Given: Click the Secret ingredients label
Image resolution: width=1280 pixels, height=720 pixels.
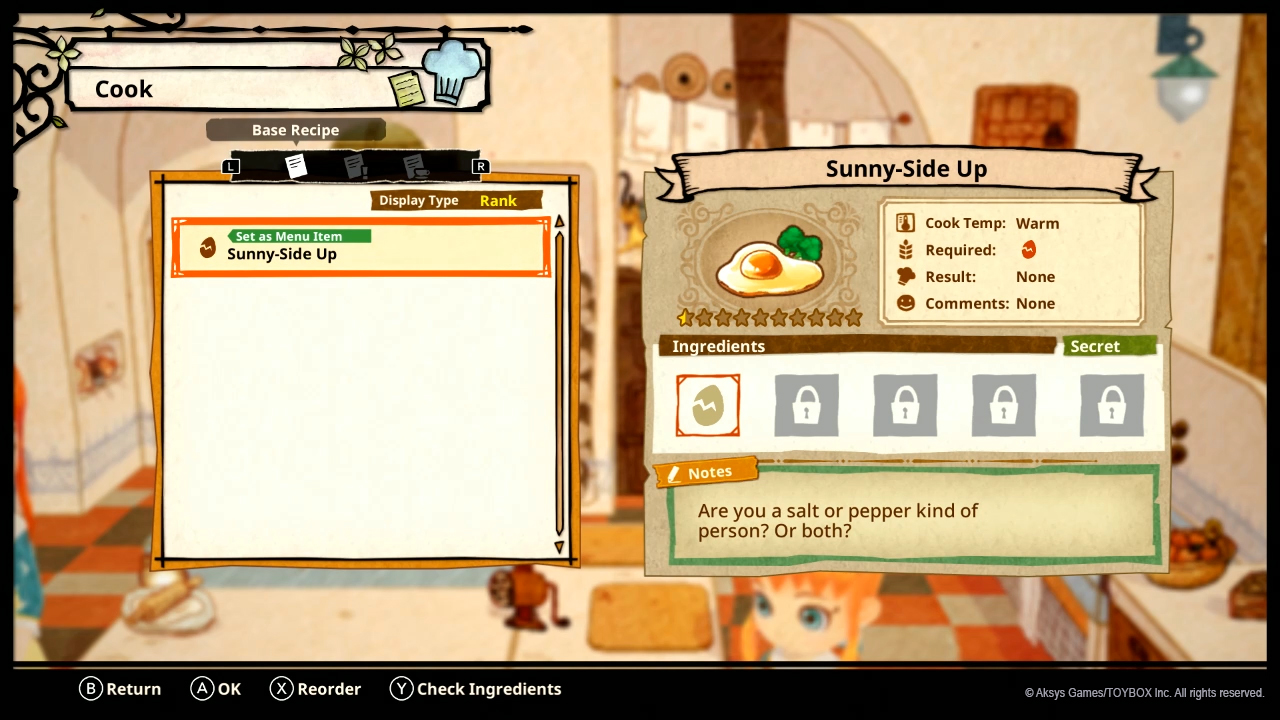Looking at the screenshot, I should coord(1095,346).
